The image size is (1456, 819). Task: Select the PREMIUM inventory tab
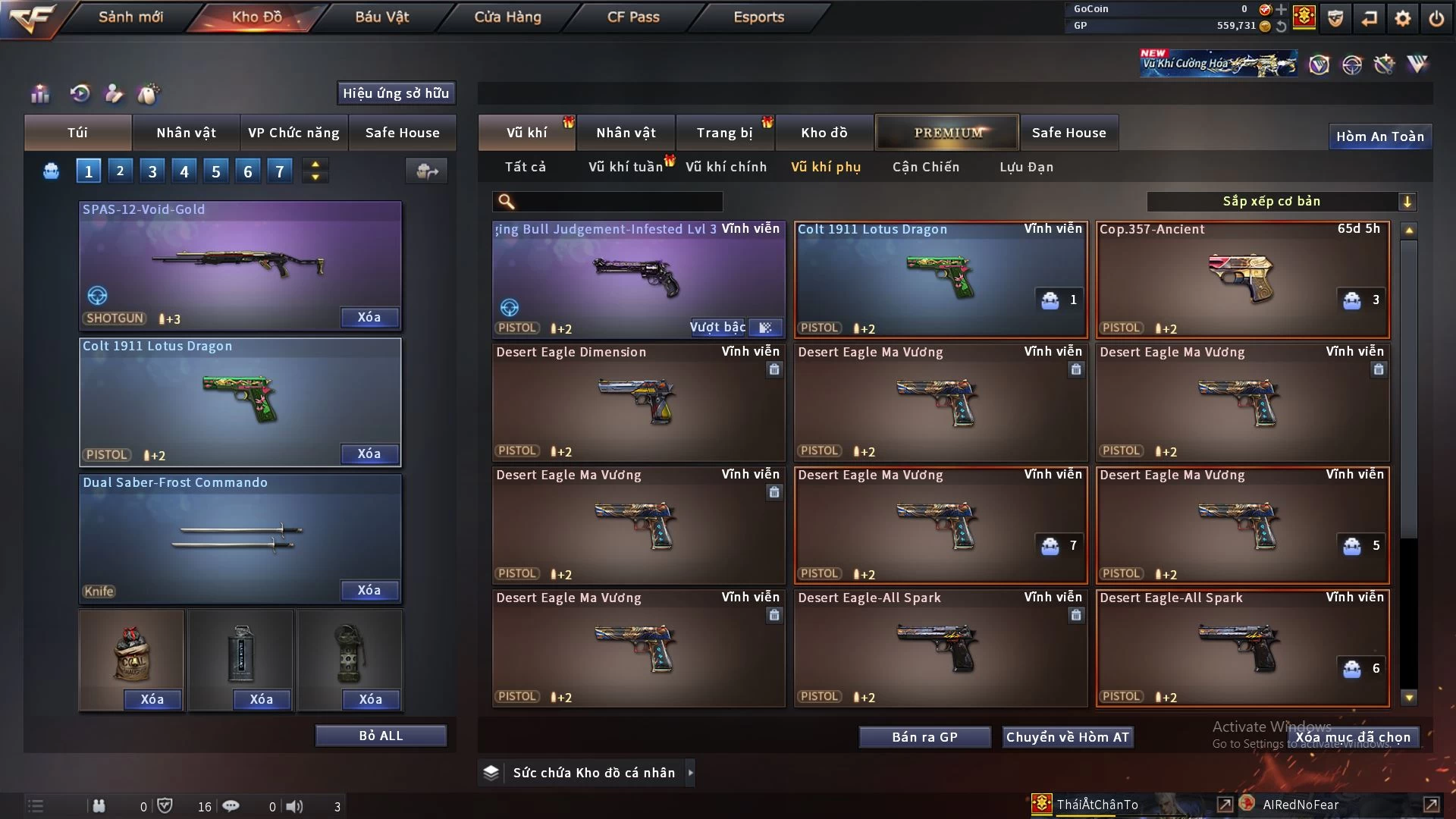948,133
